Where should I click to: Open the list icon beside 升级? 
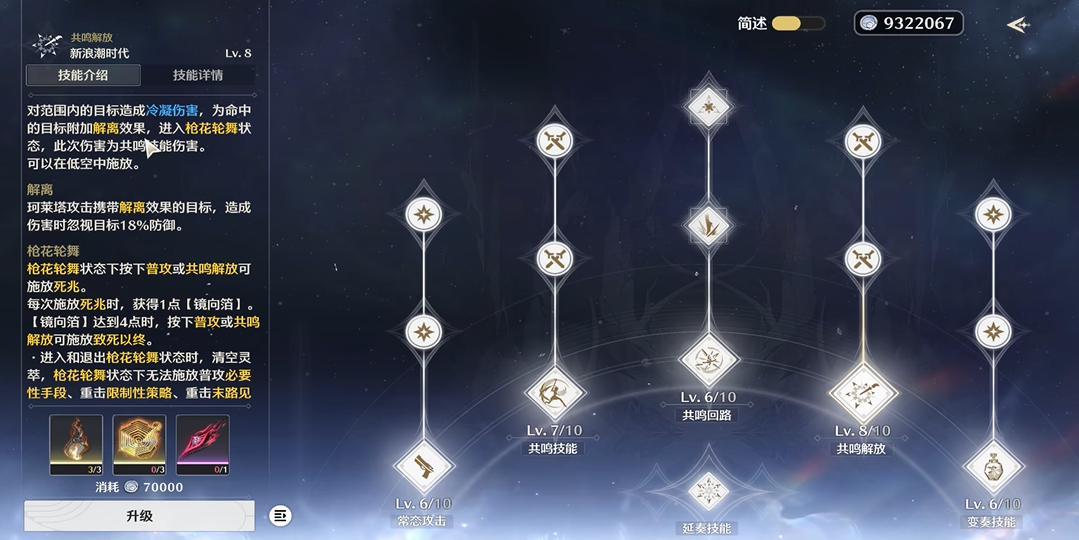(x=281, y=516)
